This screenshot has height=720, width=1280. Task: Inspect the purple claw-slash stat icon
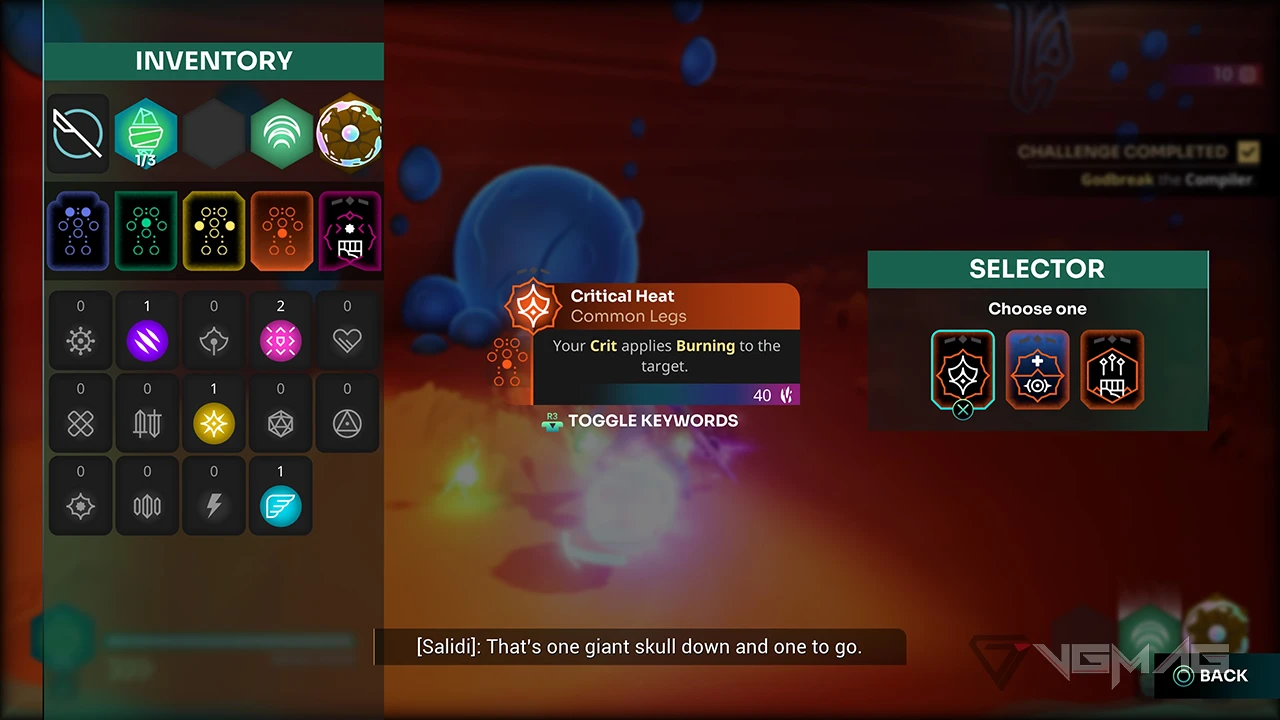[x=147, y=340]
